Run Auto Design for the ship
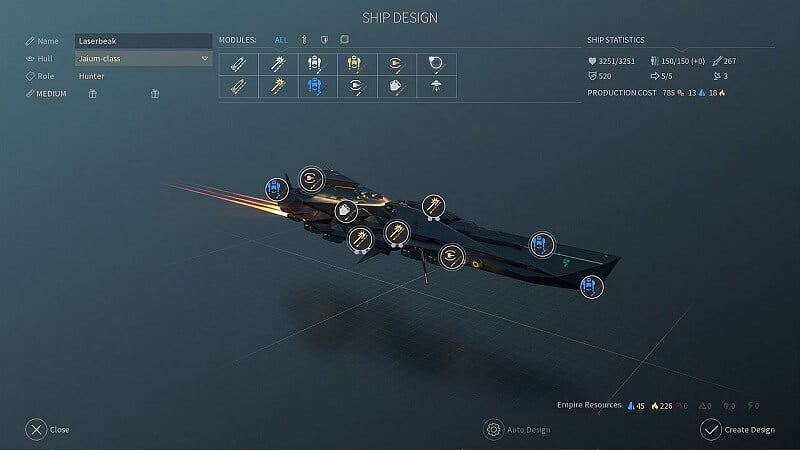800x450 pixels. (x=517, y=430)
